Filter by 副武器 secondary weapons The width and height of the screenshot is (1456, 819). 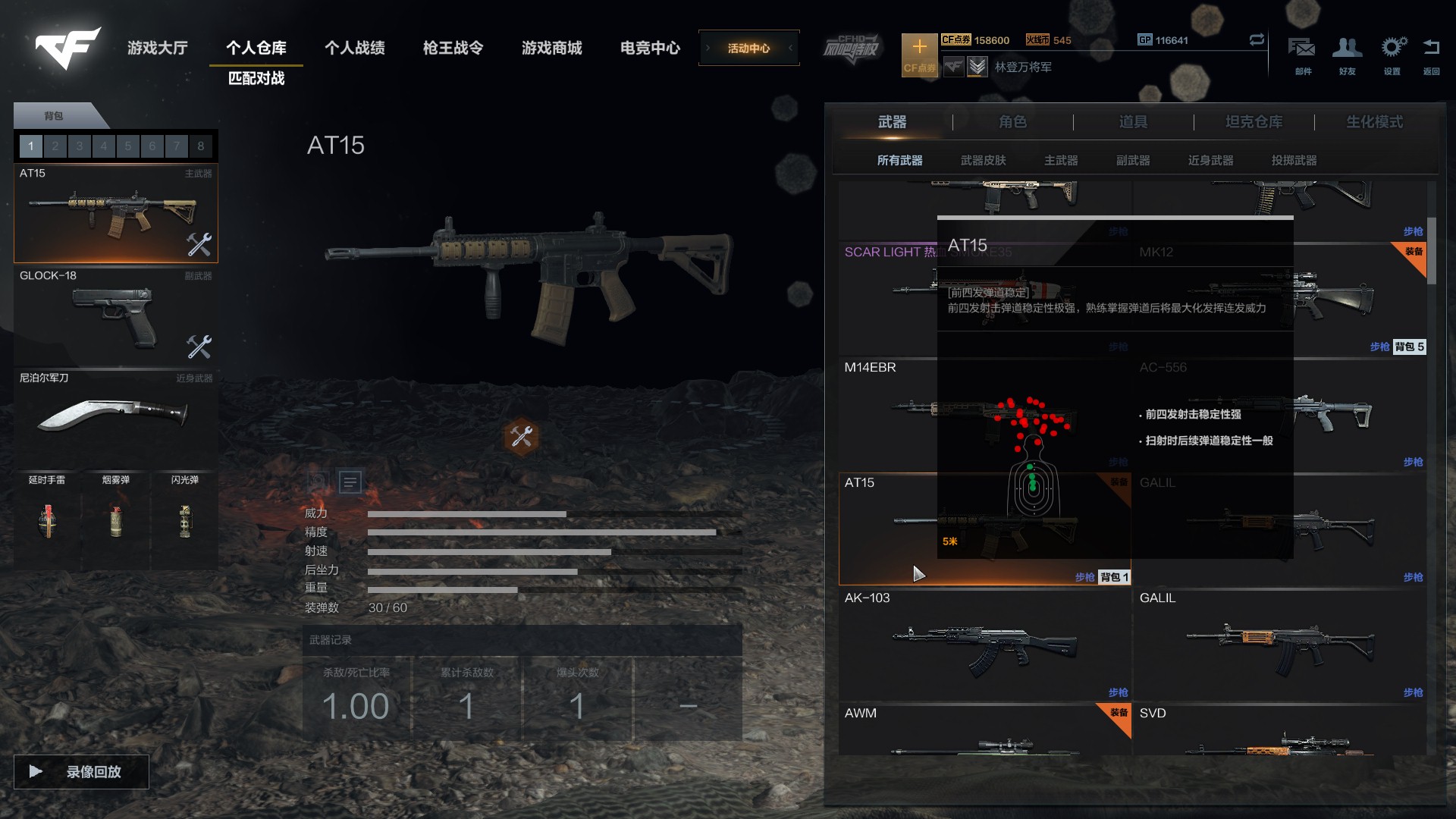[x=1133, y=160]
